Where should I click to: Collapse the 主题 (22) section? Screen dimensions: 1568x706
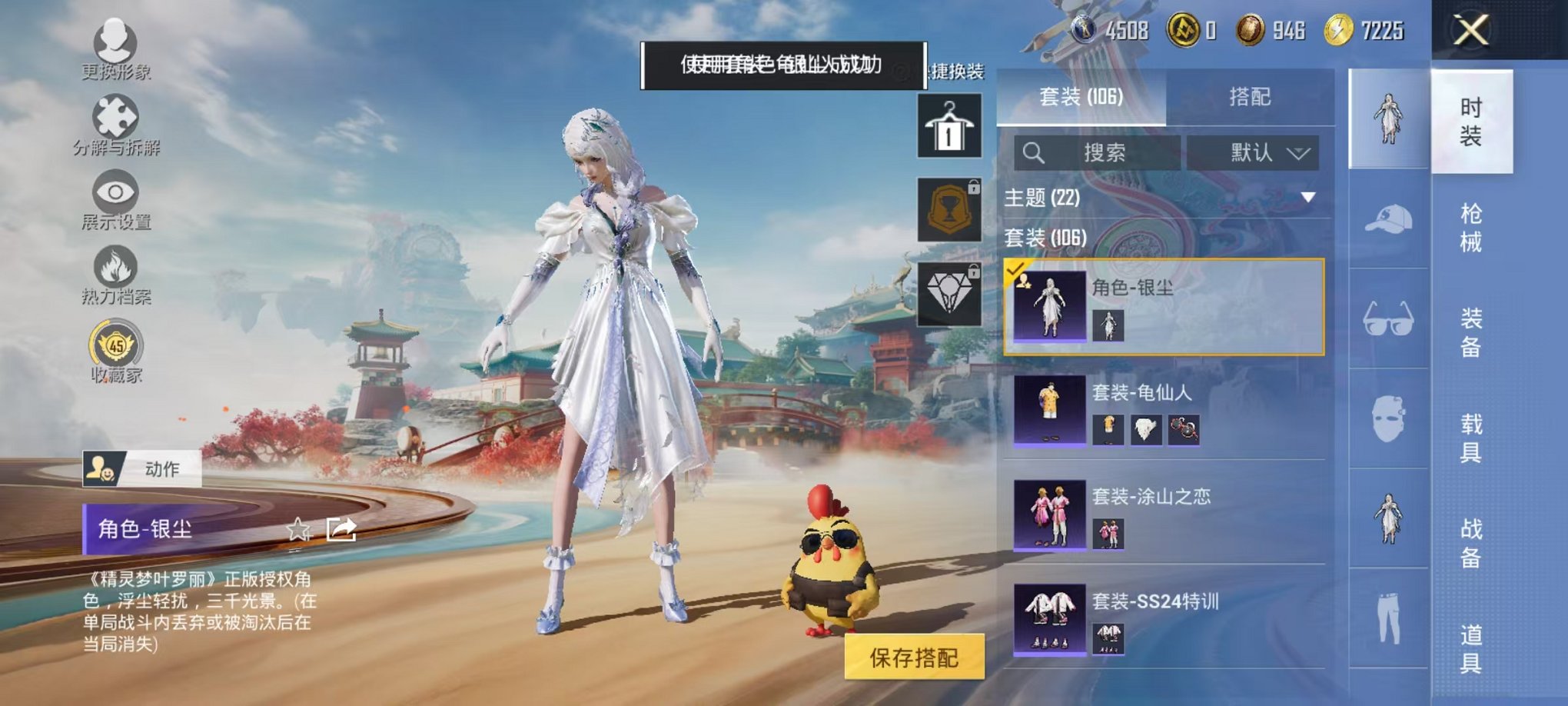click(1307, 198)
